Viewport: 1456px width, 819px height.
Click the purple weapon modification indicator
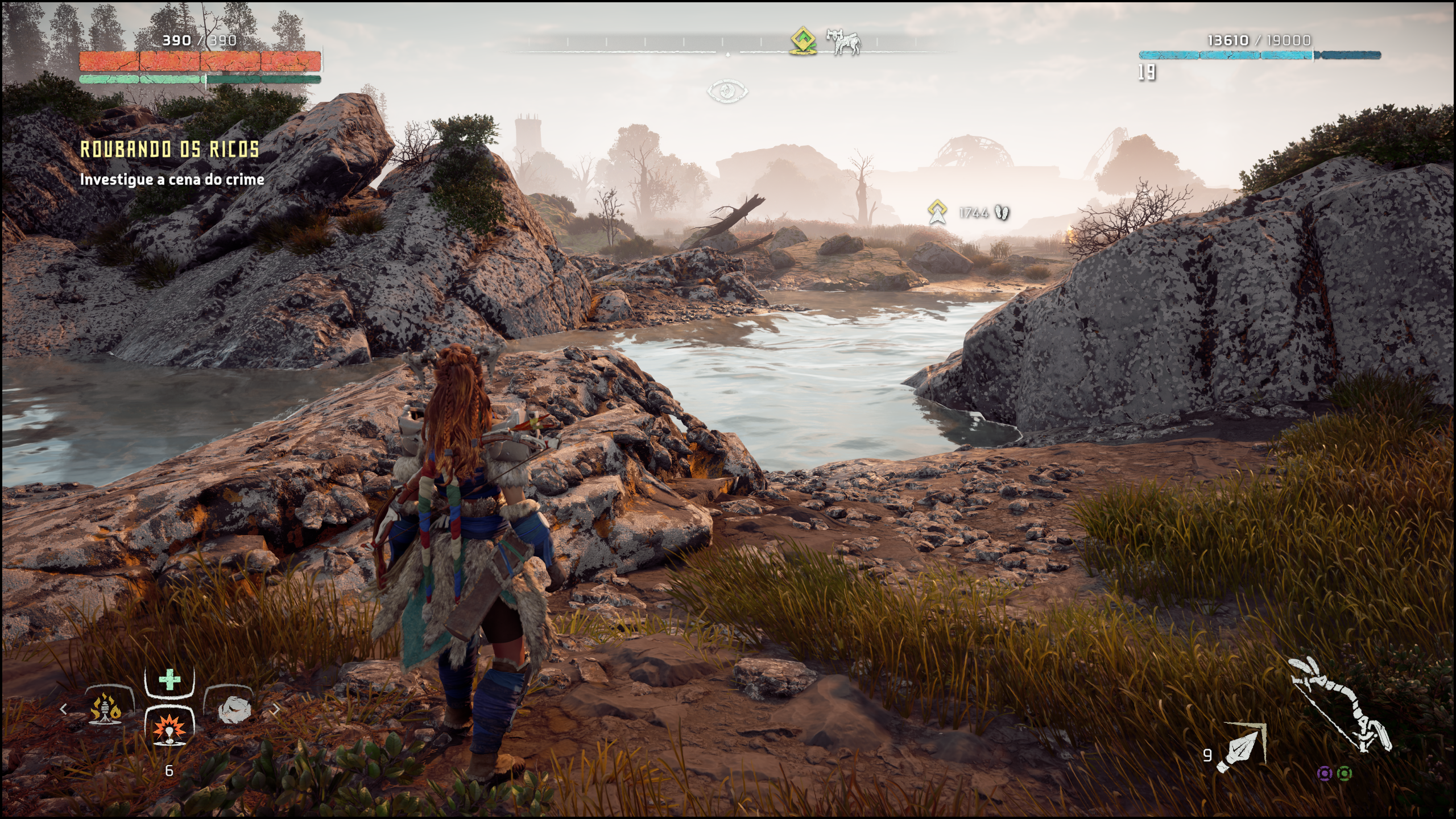pyautogui.click(x=1325, y=773)
